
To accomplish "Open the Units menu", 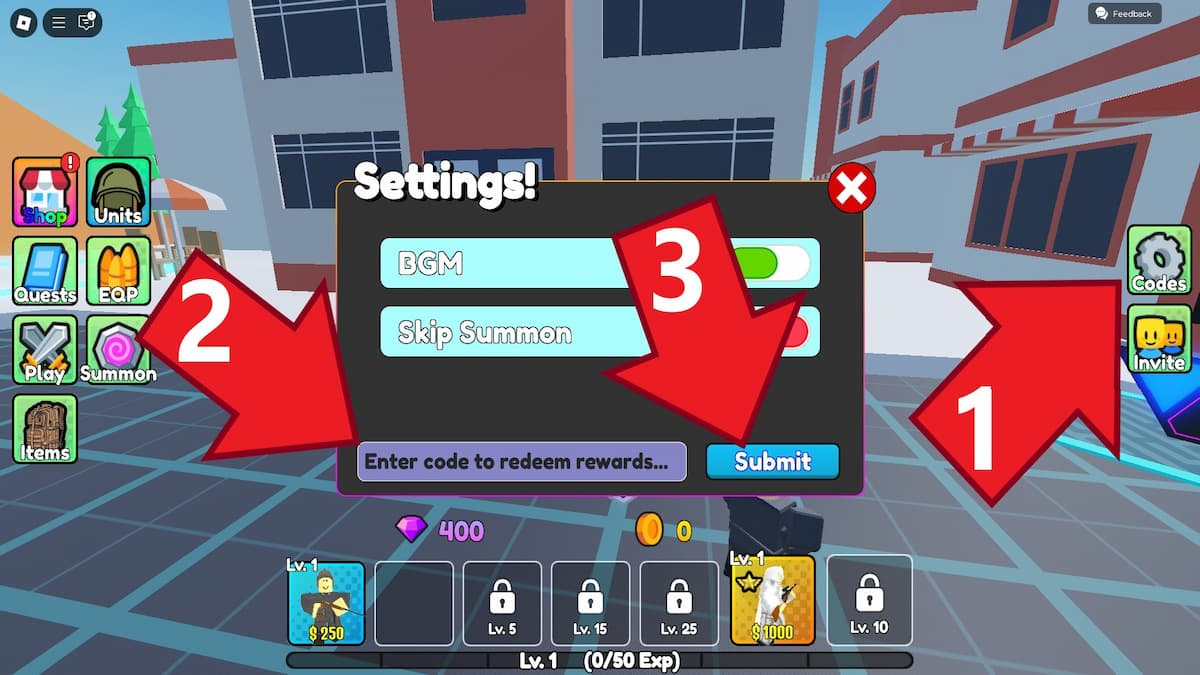I will [x=118, y=192].
